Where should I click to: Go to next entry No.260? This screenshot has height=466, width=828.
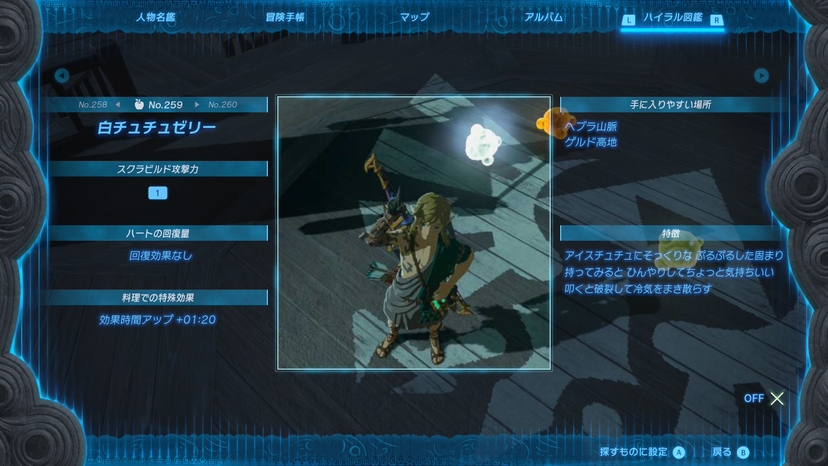(x=217, y=104)
